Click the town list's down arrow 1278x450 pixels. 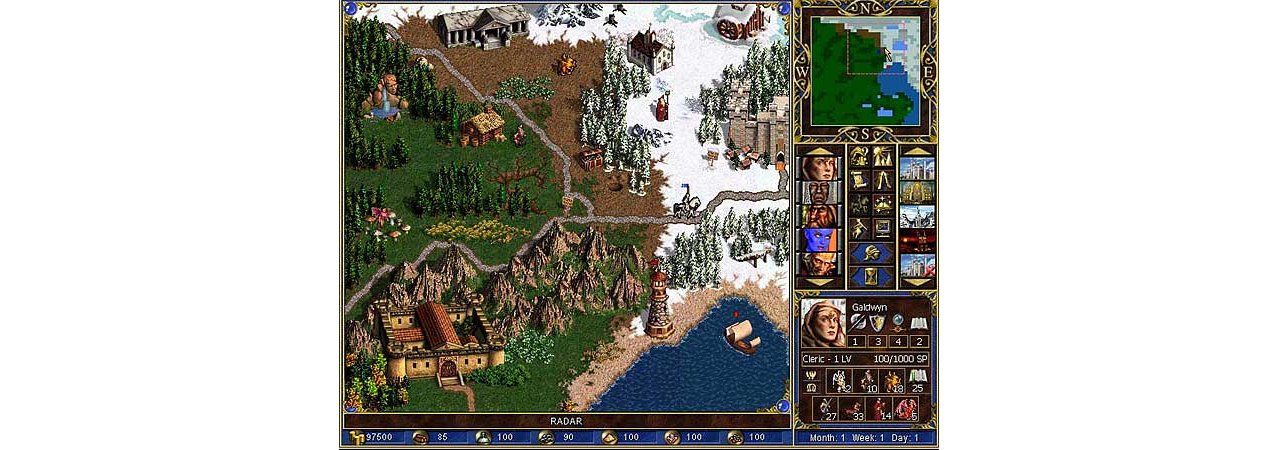[x=917, y=285]
